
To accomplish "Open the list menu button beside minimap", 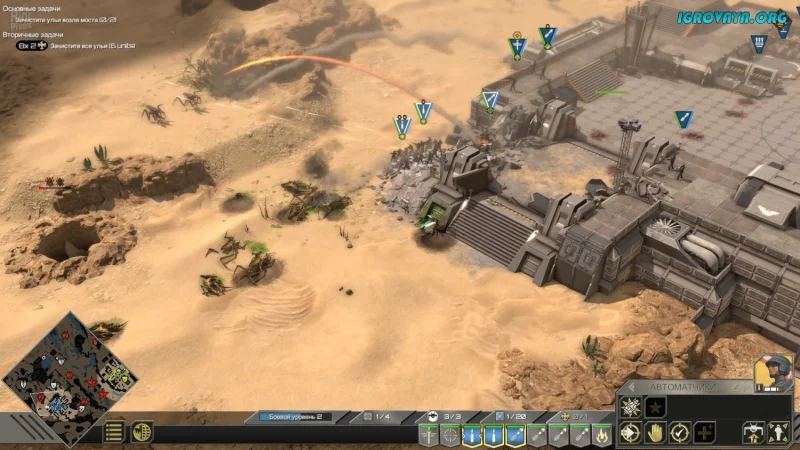I will (x=115, y=432).
